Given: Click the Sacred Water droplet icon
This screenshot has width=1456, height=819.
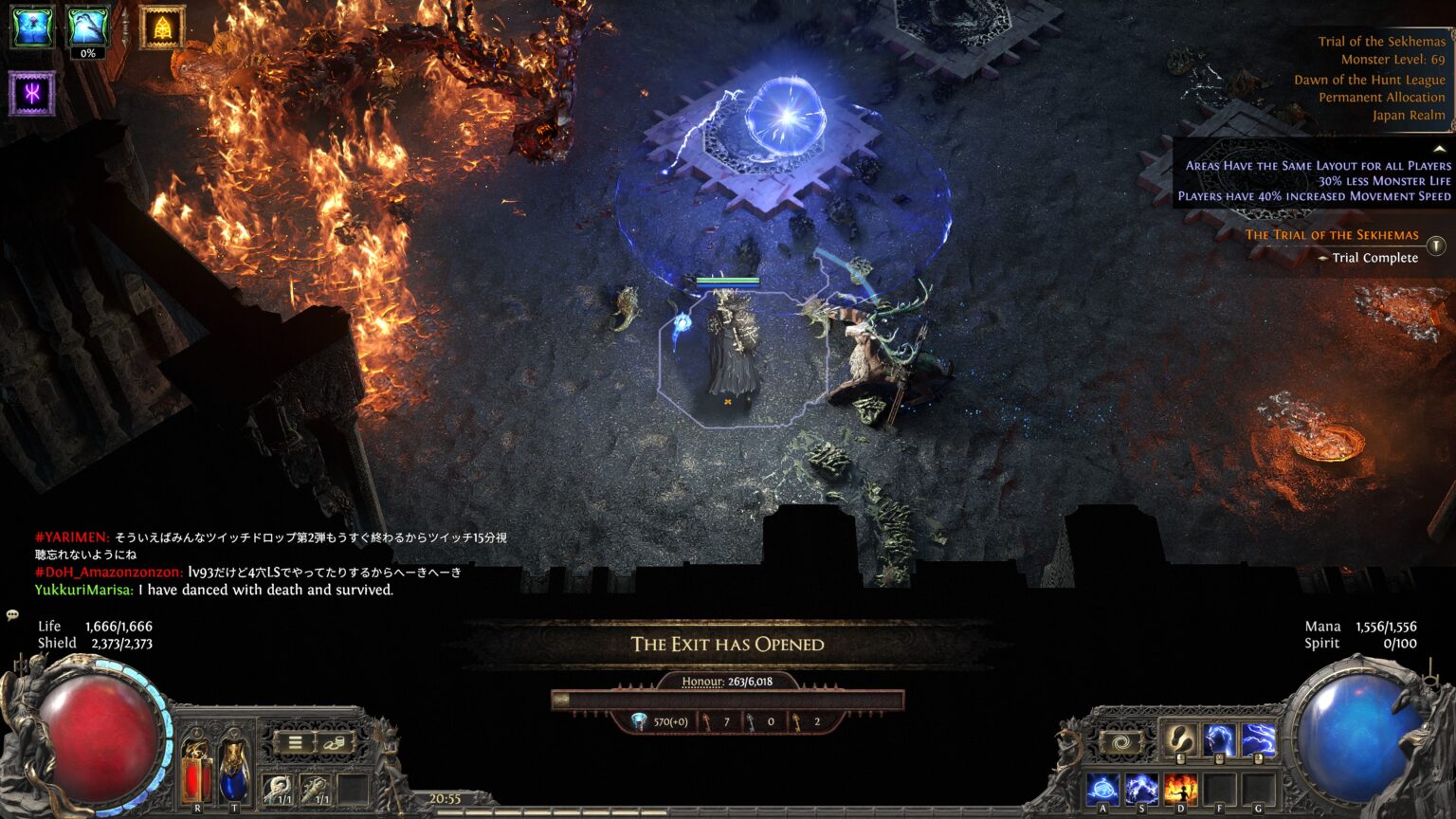Looking at the screenshot, I should point(639,721).
